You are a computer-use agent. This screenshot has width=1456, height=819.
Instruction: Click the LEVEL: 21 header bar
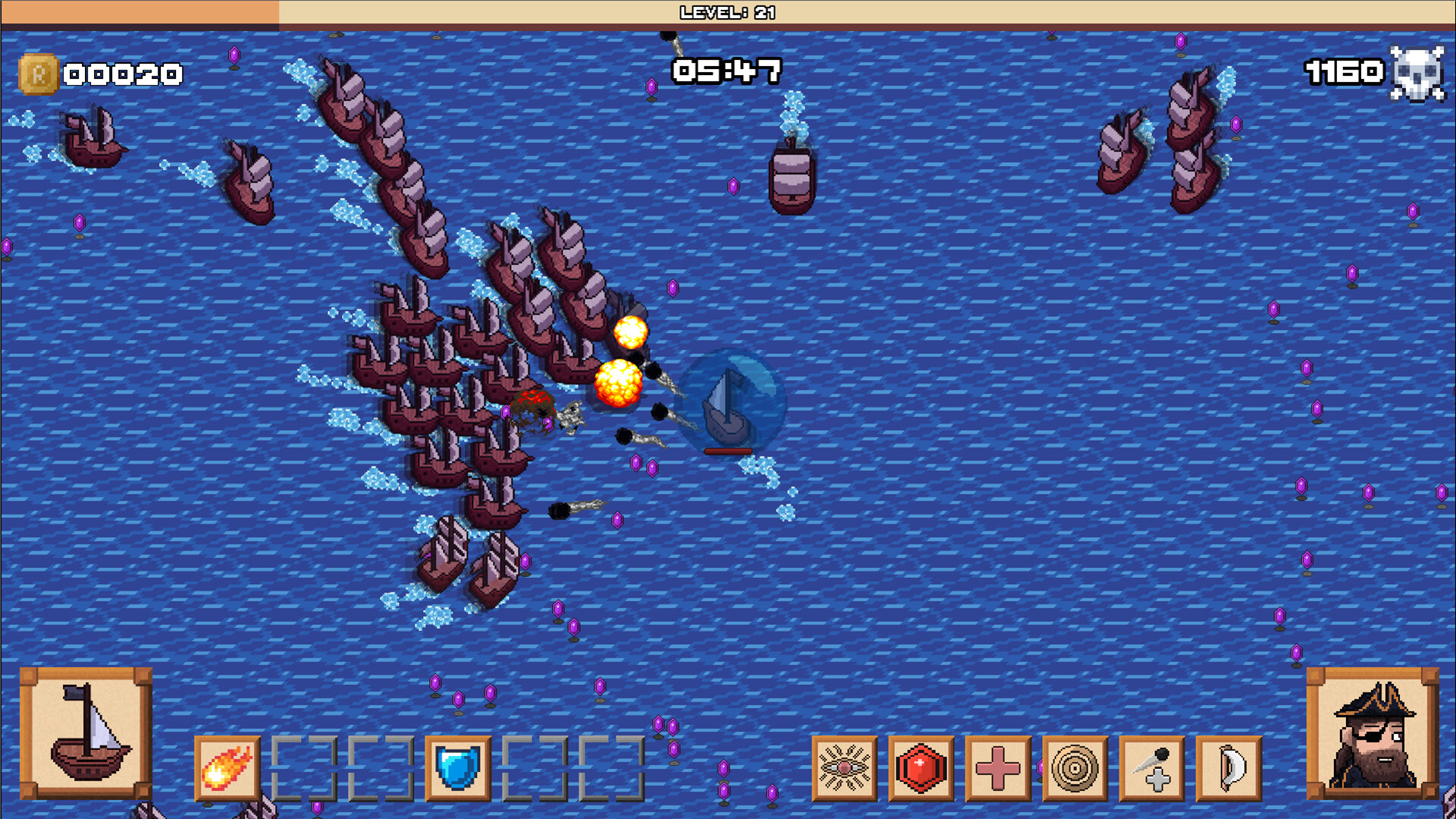[726, 12]
